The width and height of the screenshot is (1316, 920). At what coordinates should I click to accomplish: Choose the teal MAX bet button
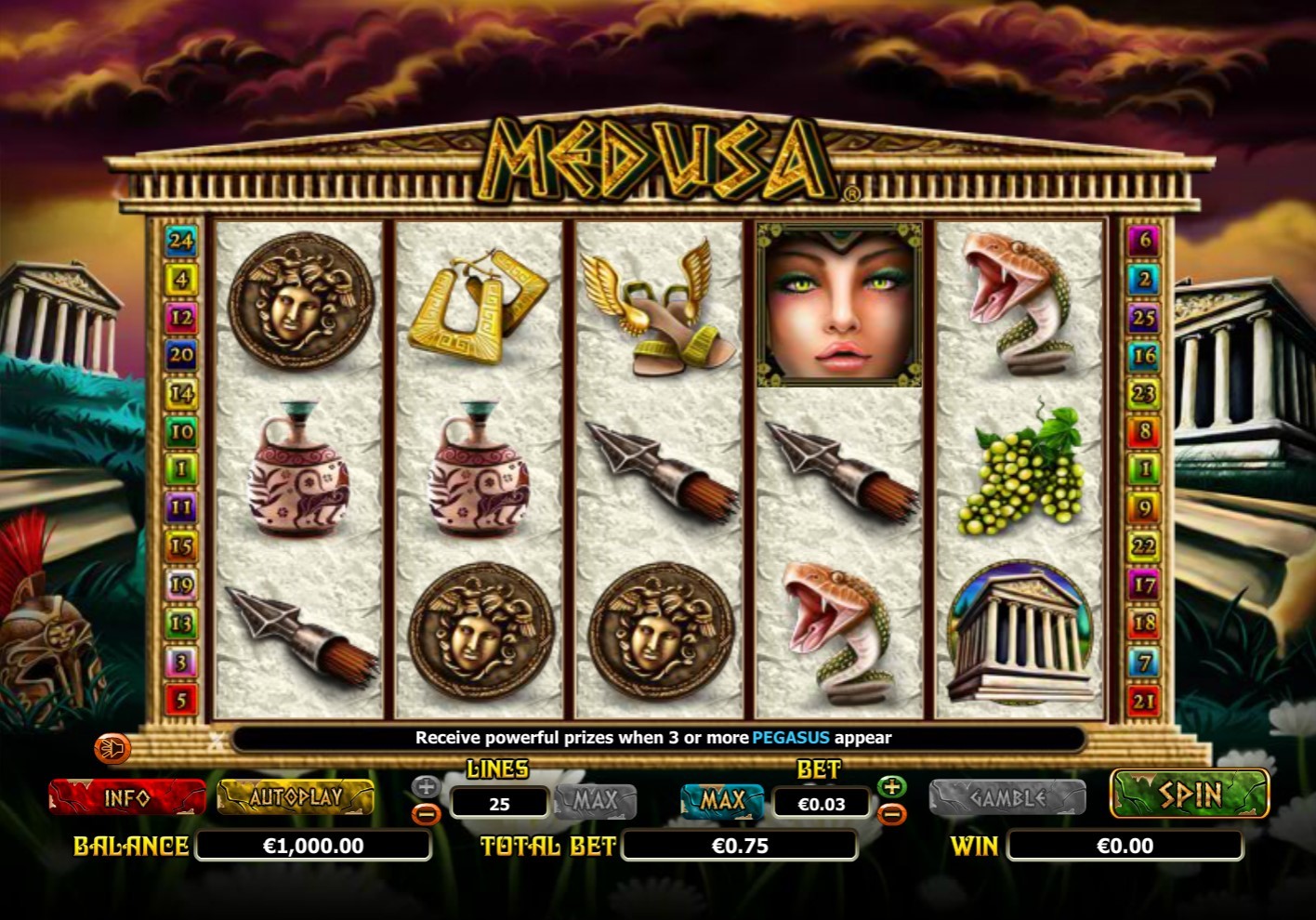[x=722, y=800]
